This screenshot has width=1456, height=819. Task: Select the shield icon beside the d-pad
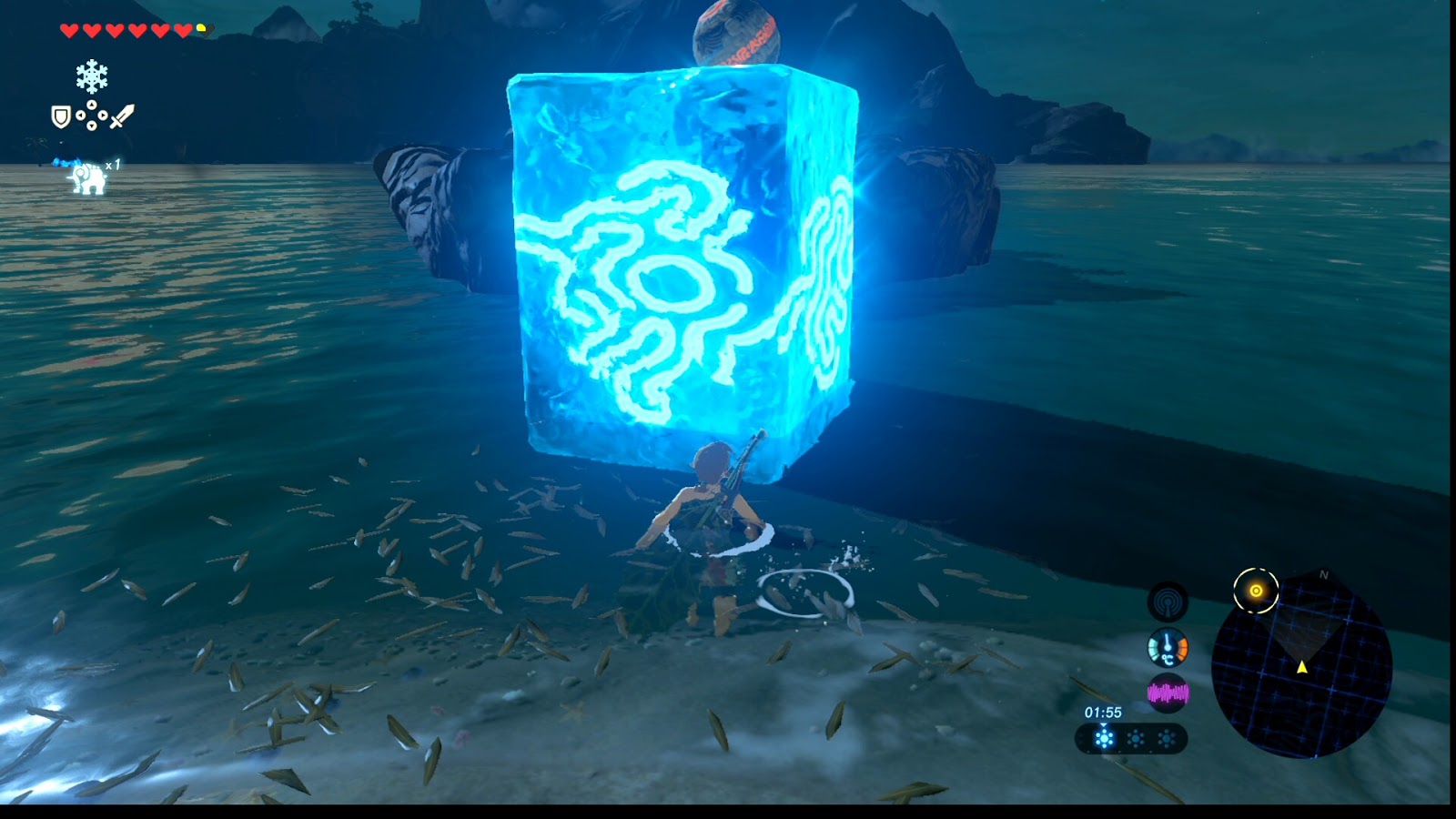pos(61,116)
